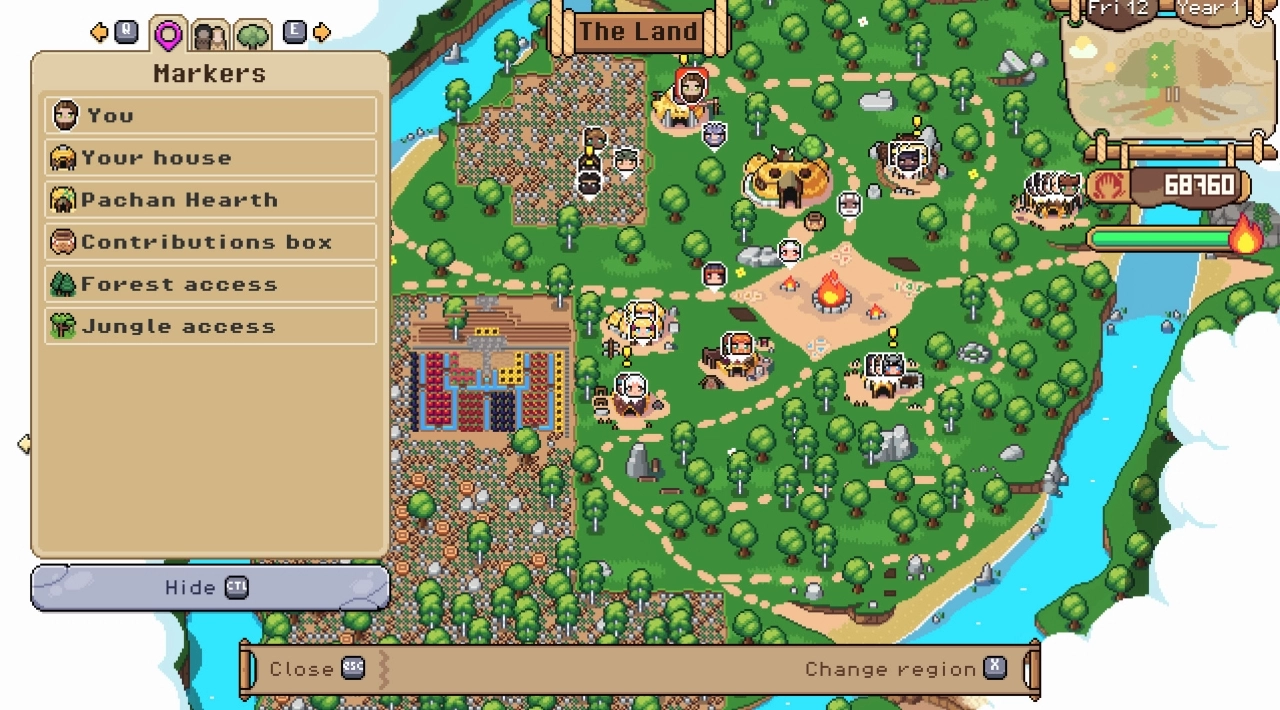Select the red-highlighted player marker on the map
Viewport: 1280px width, 710px height.
pos(690,86)
